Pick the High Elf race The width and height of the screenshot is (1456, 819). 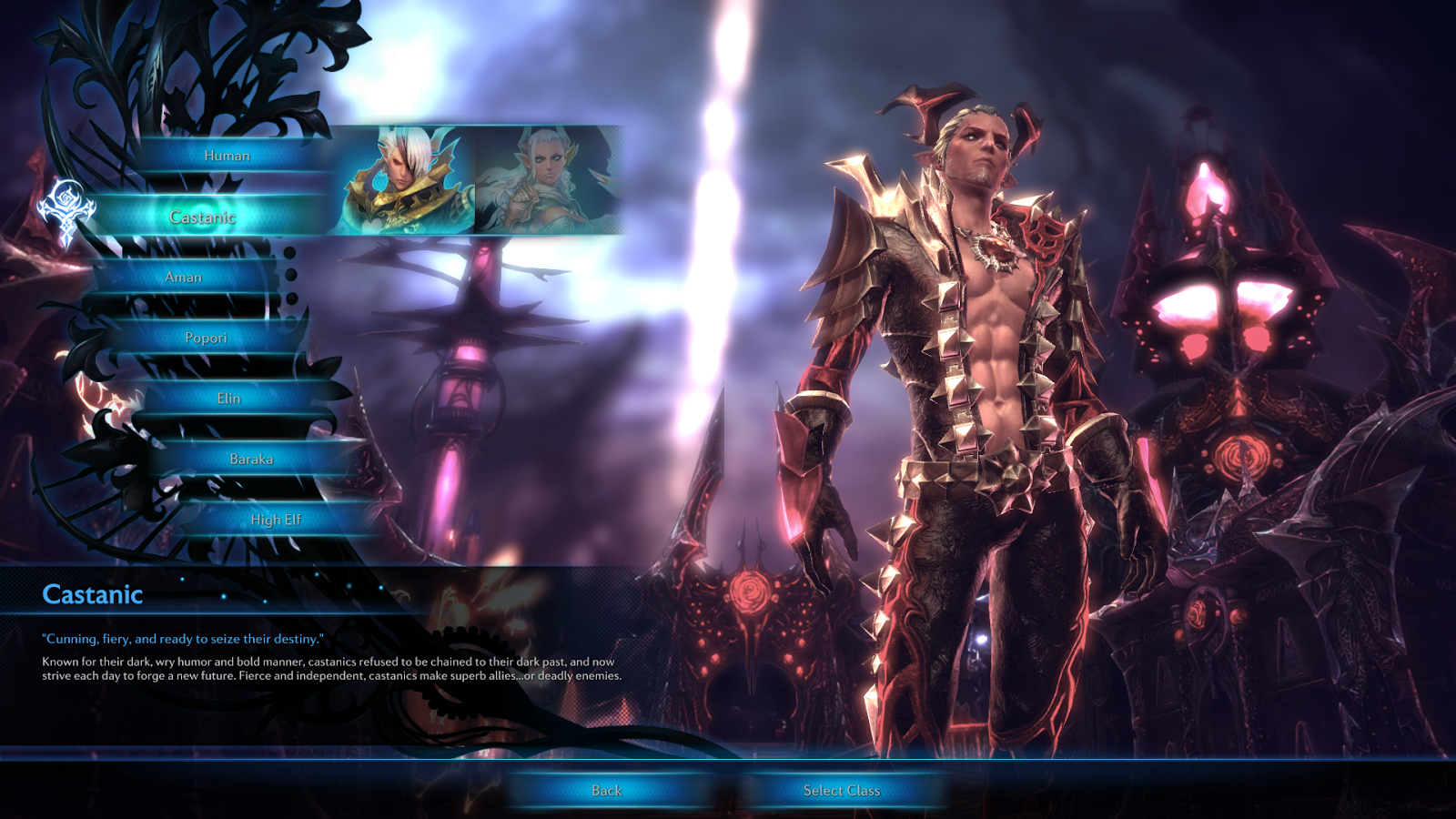276,520
